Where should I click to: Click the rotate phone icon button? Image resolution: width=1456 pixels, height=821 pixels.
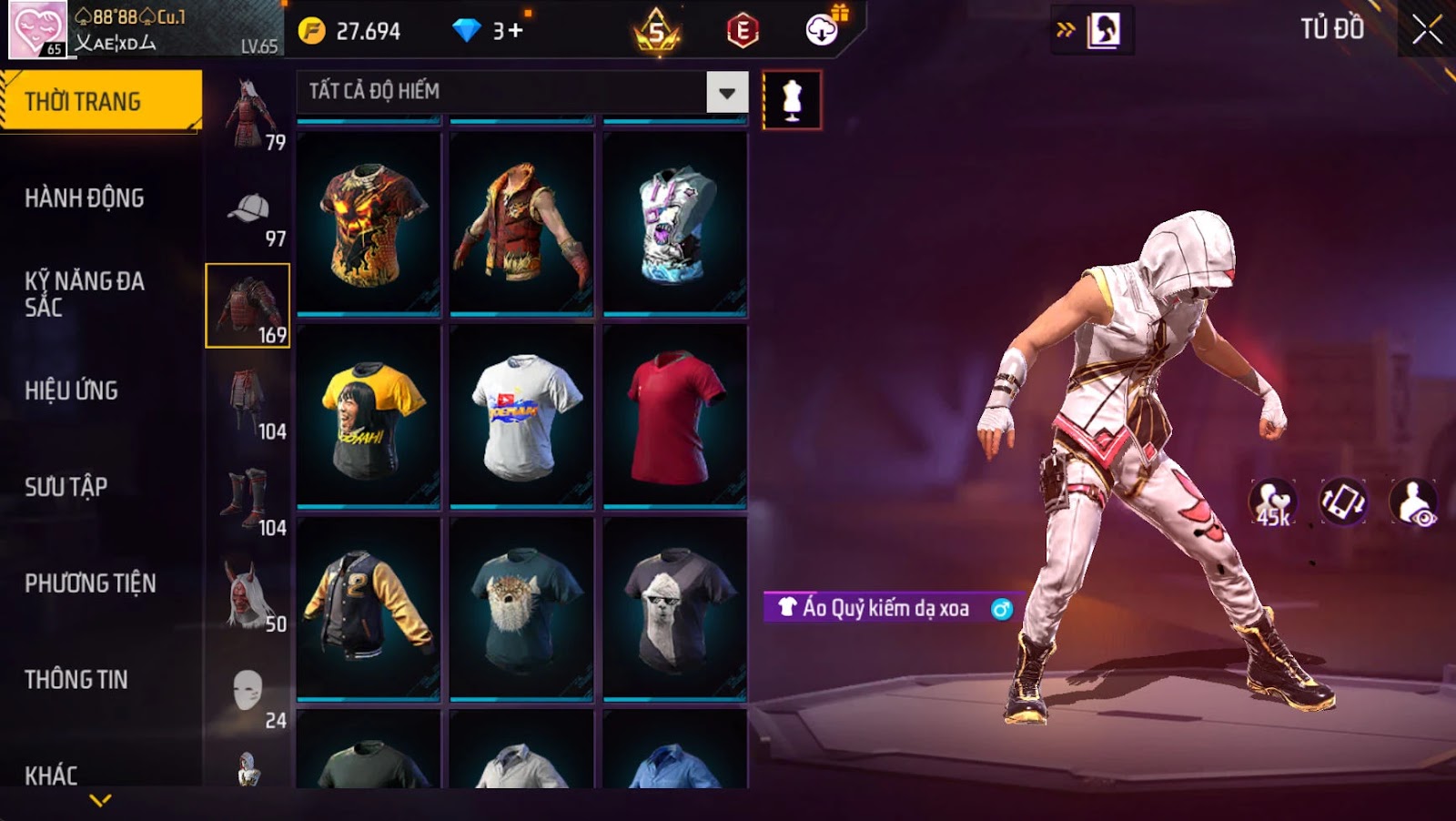1343,503
